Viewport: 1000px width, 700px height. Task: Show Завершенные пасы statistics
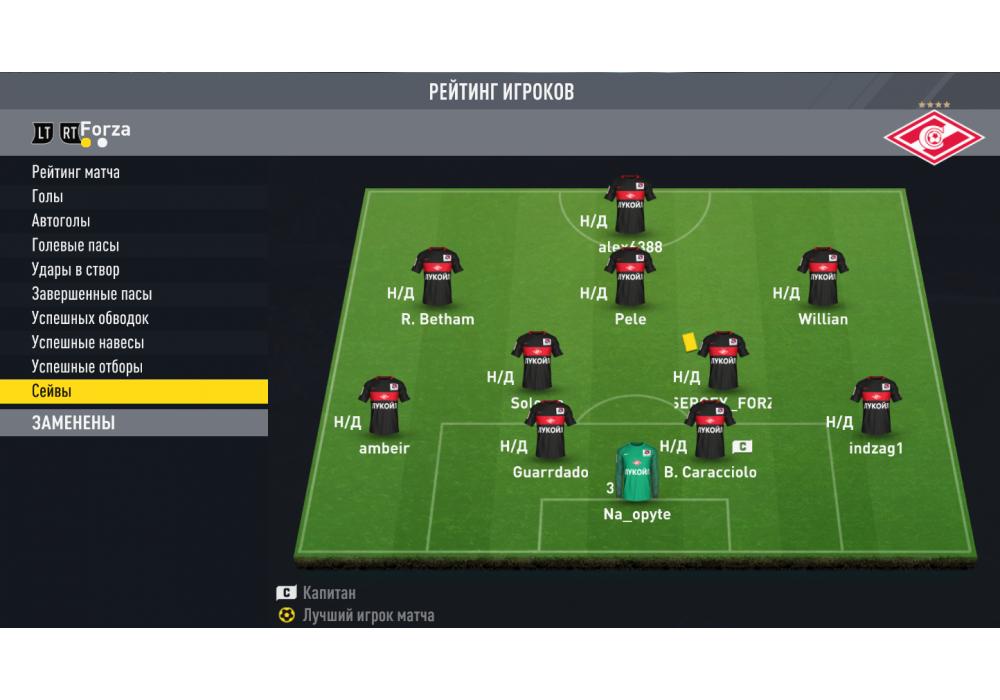pos(92,294)
